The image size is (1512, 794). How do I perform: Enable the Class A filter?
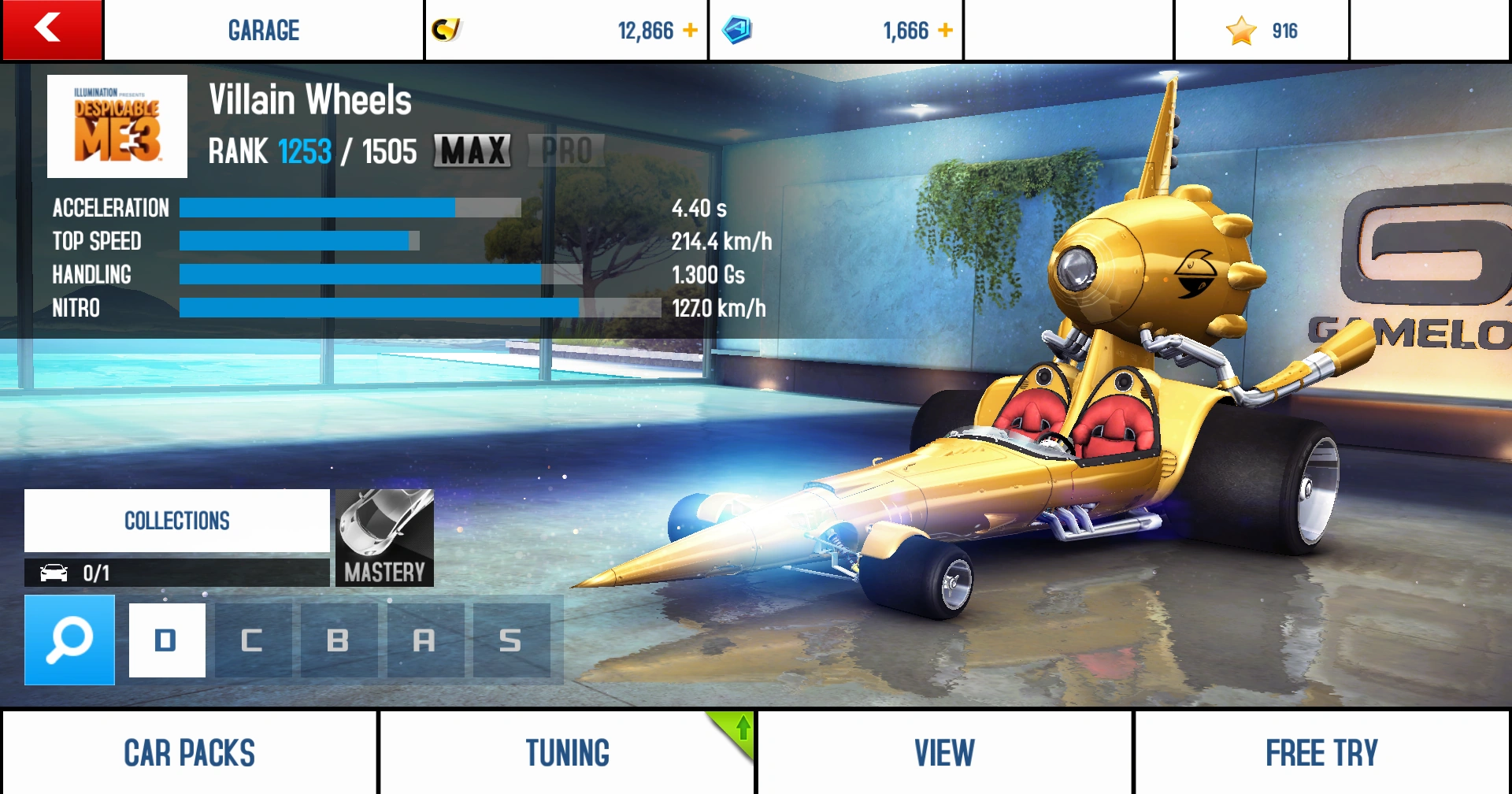pyautogui.click(x=425, y=640)
